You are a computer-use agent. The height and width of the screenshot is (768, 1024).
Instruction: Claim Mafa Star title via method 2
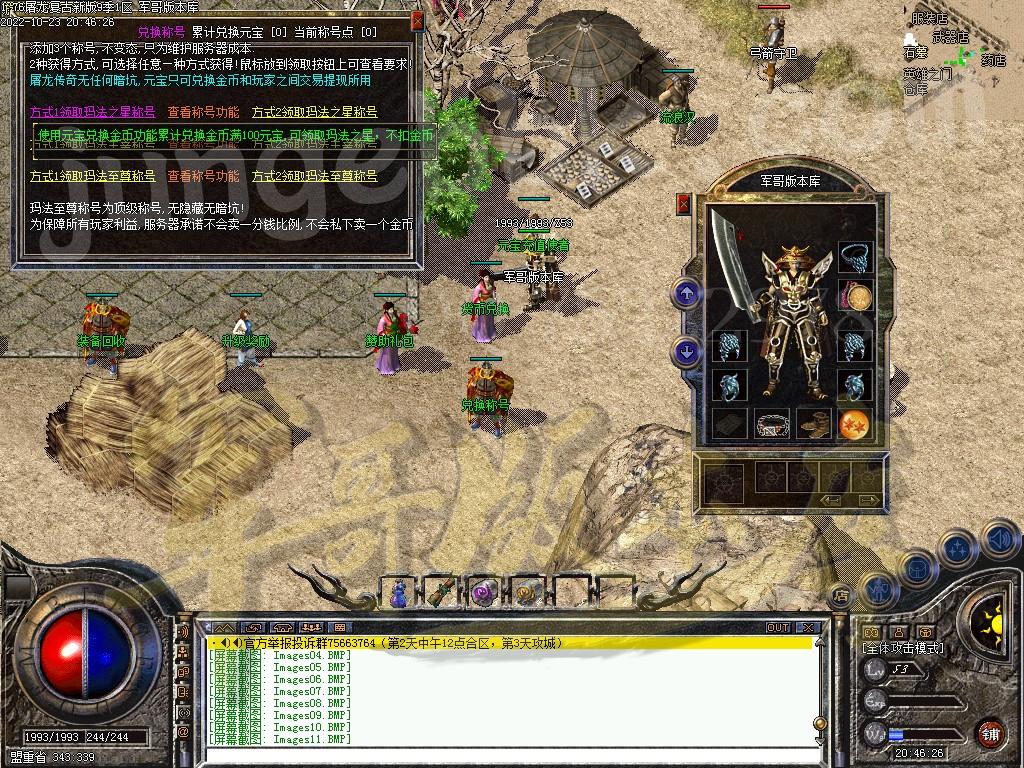tap(314, 112)
